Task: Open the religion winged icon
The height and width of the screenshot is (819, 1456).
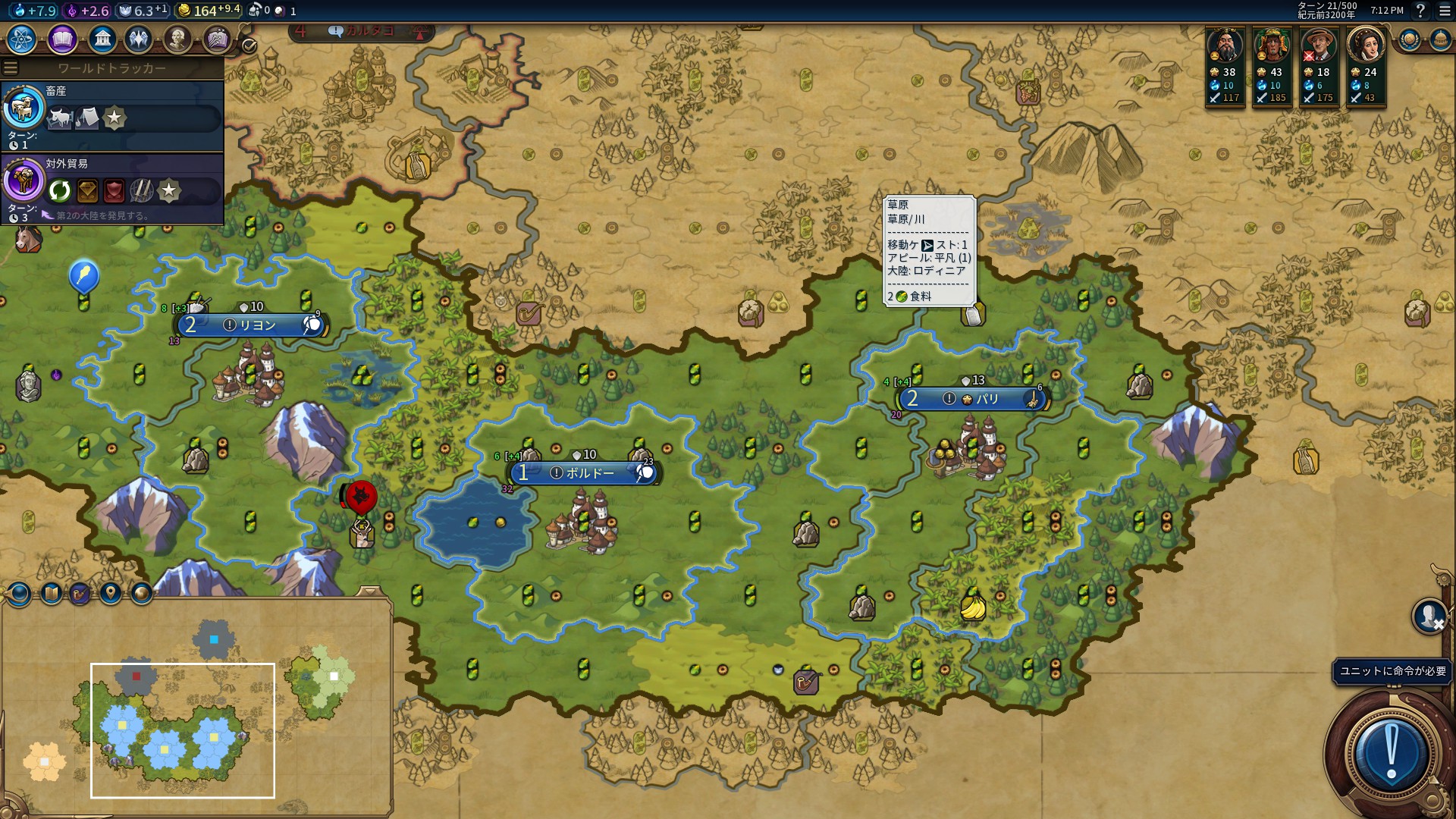Action: [139, 39]
